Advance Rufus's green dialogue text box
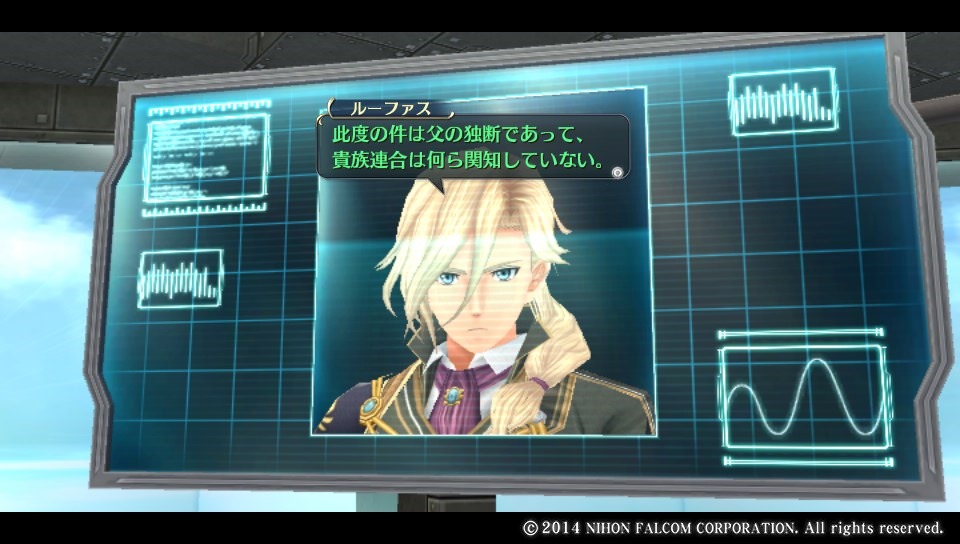Image resolution: width=960 pixels, height=544 pixels. [472, 146]
